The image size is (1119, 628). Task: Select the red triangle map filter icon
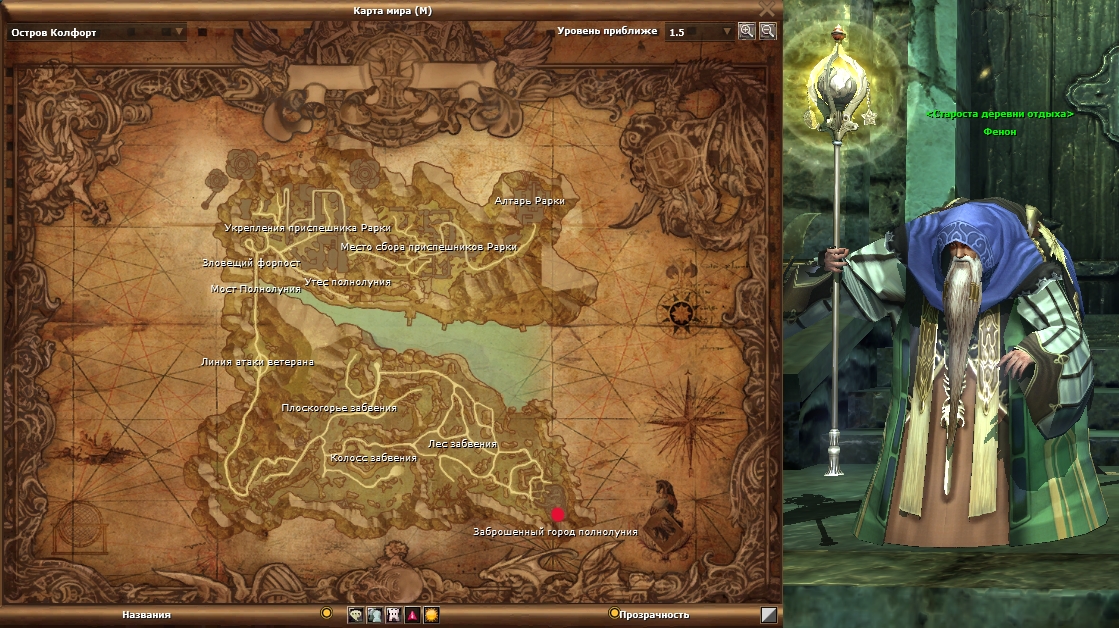point(412,615)
